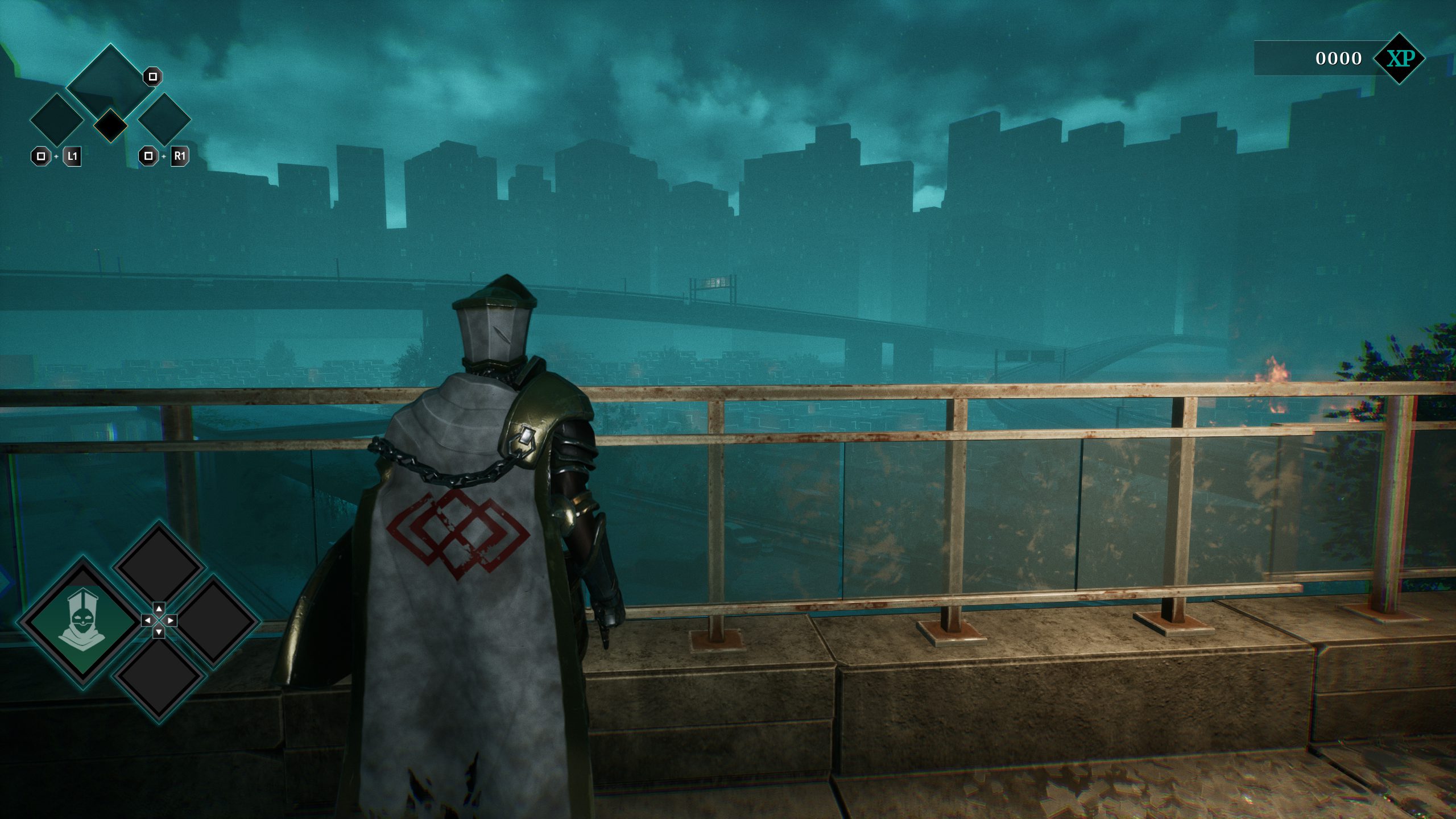Click the XP diamond badge
The height and width of the screenshot is (819, 1456).
click(x=1399, y=59)
